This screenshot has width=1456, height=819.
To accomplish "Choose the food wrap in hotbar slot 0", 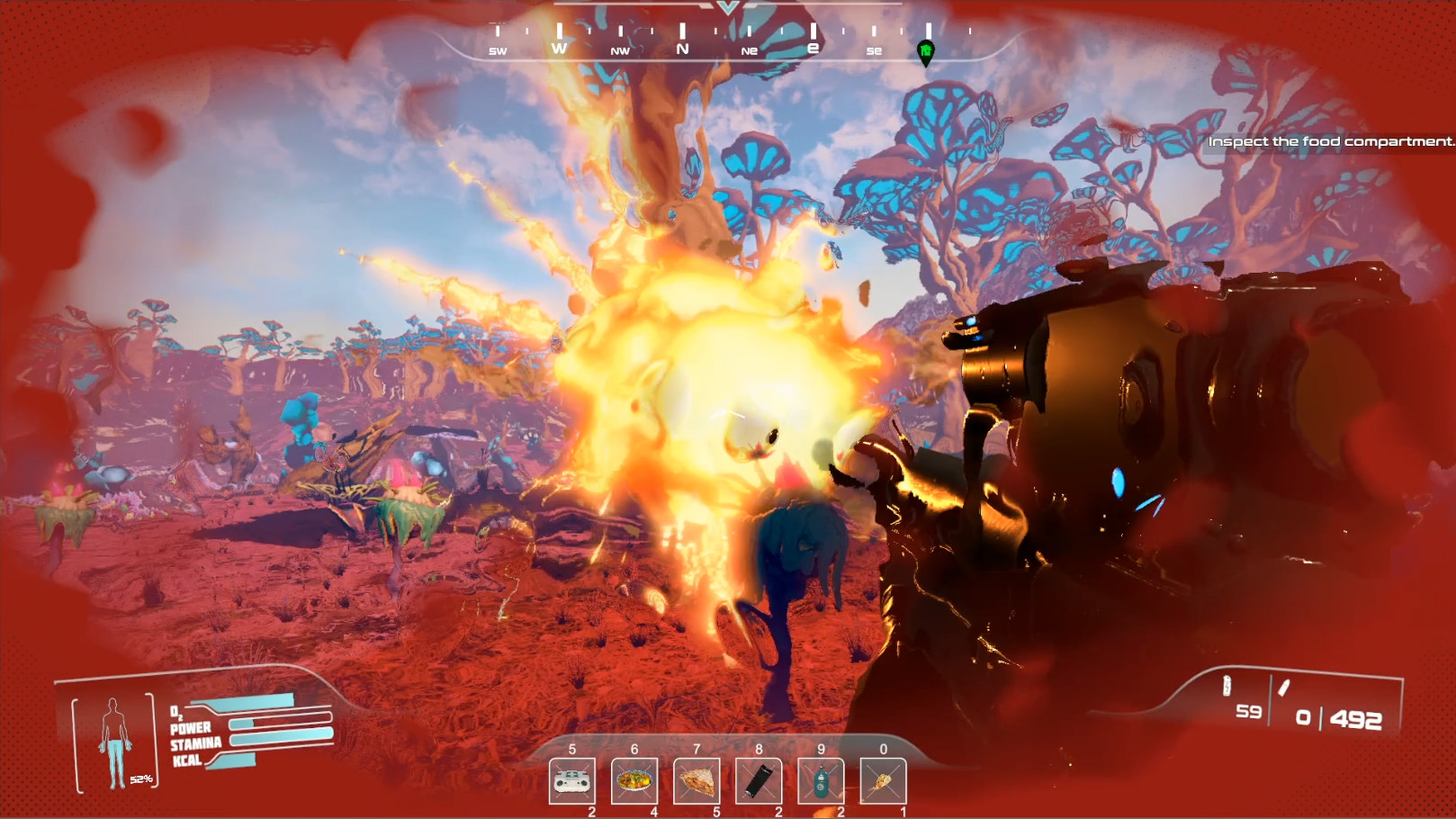I will tap(883, 780).
